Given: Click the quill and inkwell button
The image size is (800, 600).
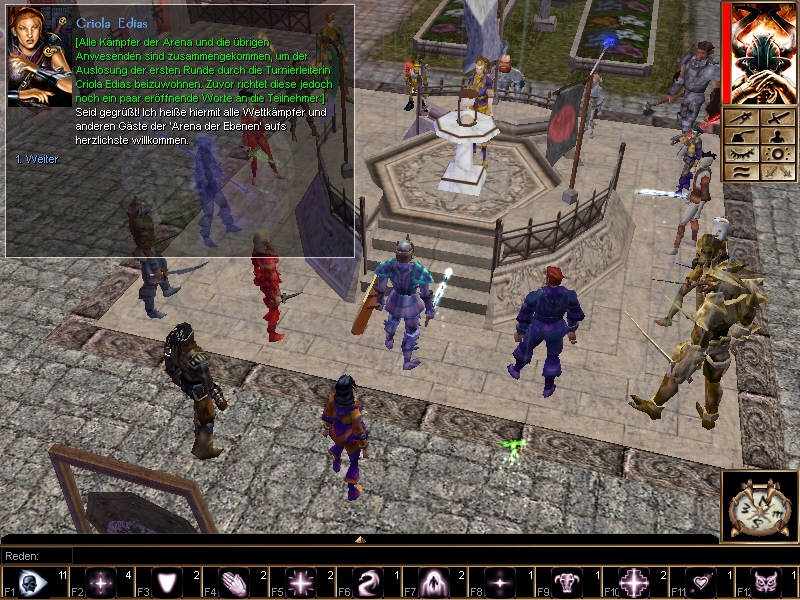Looking at the screenshot, I should (743, 136).
